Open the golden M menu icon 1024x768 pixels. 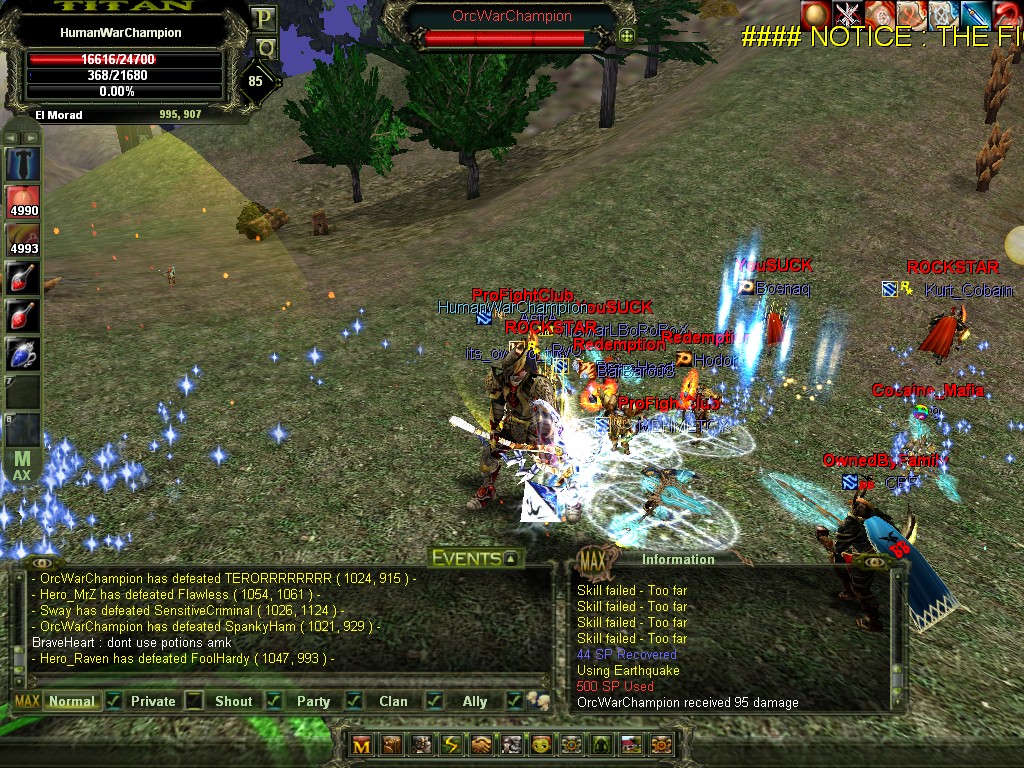[x=362, y=745]
